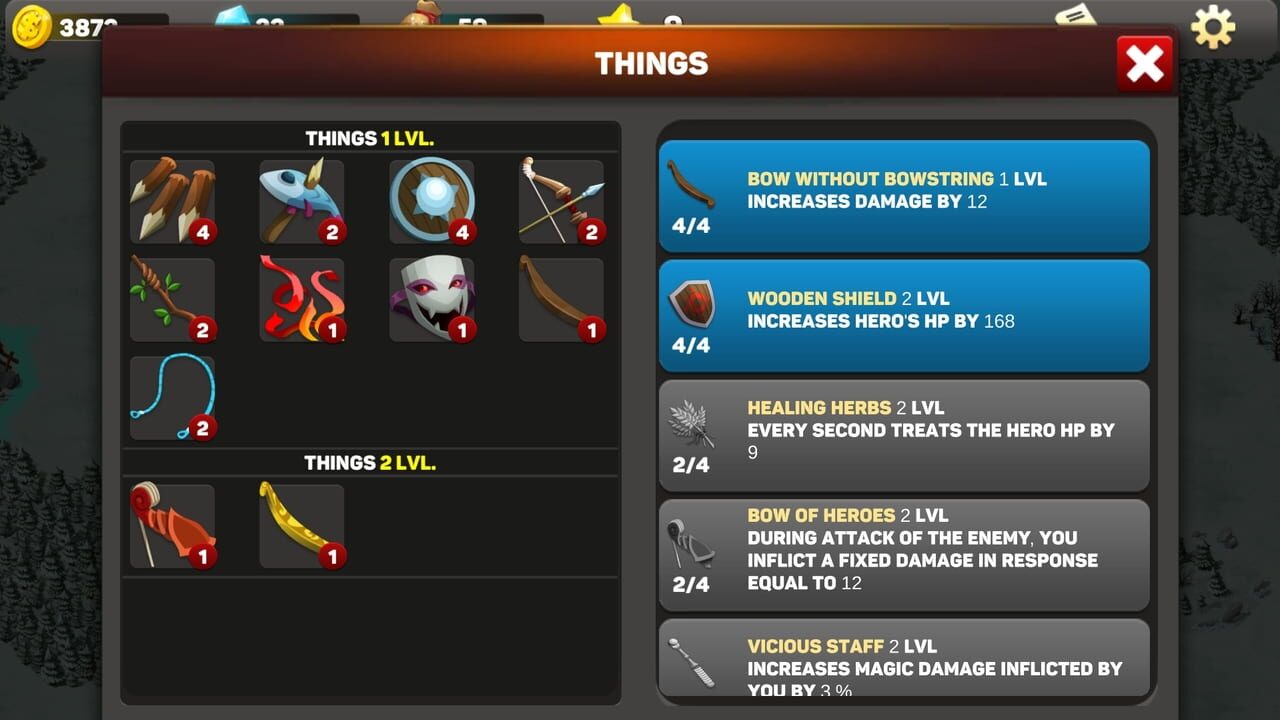Close the Things window
The width and height of the screenshot is (1280, 720).
pos(1144,62)
